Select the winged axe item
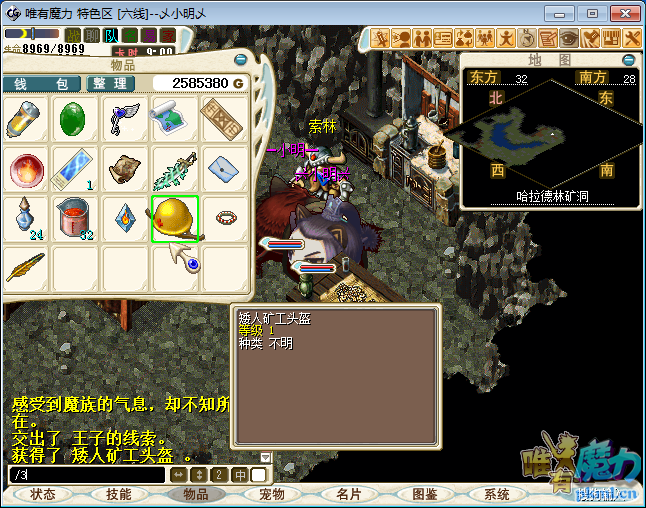The image size is (646, 508). 125,120
